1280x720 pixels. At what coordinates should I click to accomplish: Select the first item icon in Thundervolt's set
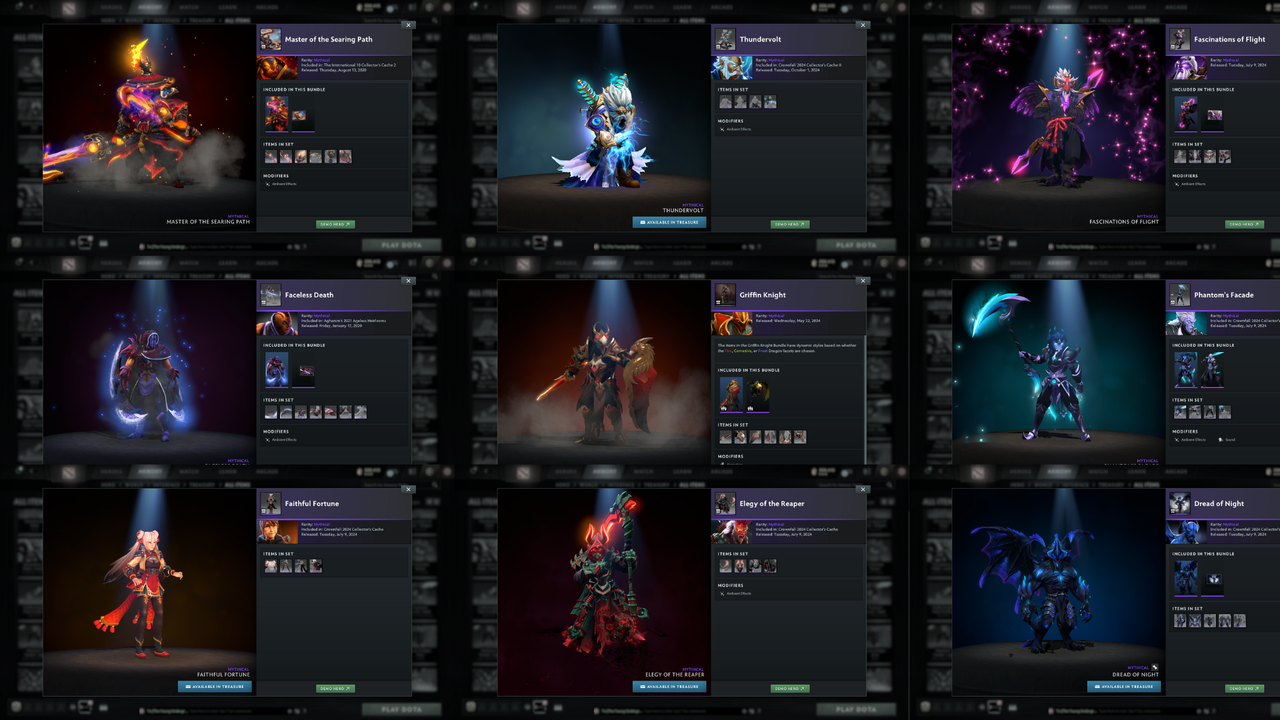[x=725, y=102]
